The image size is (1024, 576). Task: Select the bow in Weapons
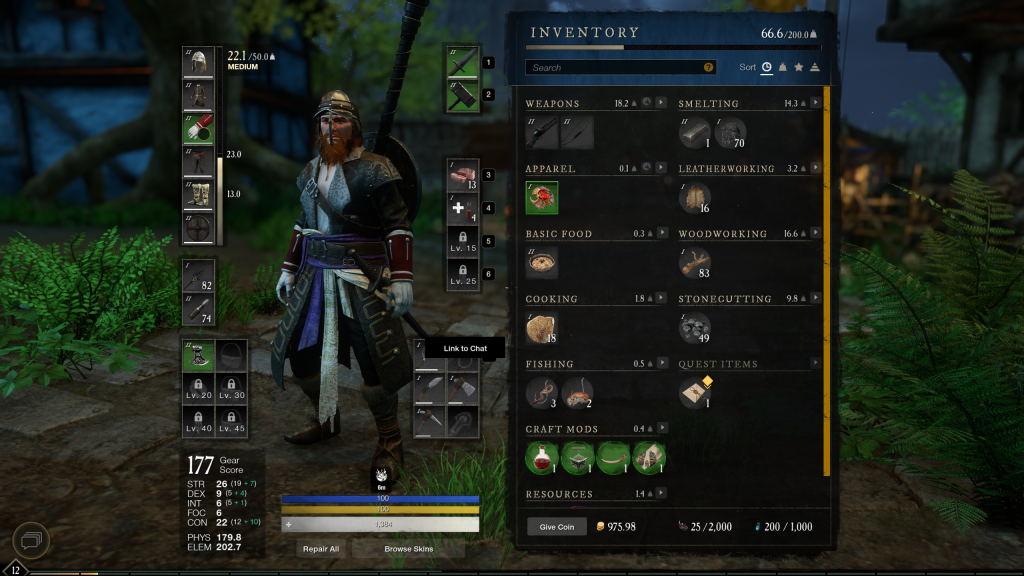click(577, 133)
